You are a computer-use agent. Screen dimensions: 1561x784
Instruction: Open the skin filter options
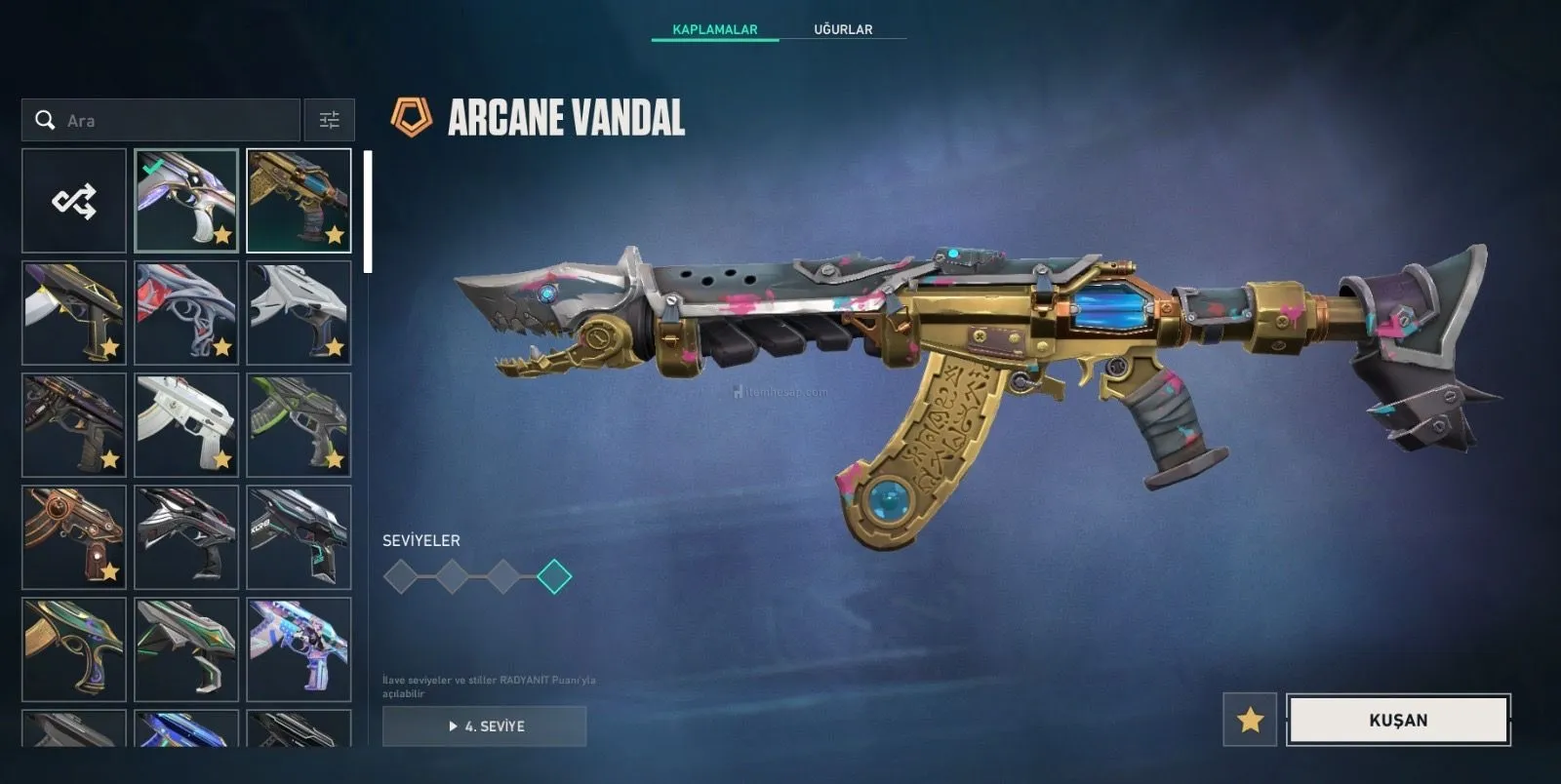pyautogui.click(x=330, y=121)
